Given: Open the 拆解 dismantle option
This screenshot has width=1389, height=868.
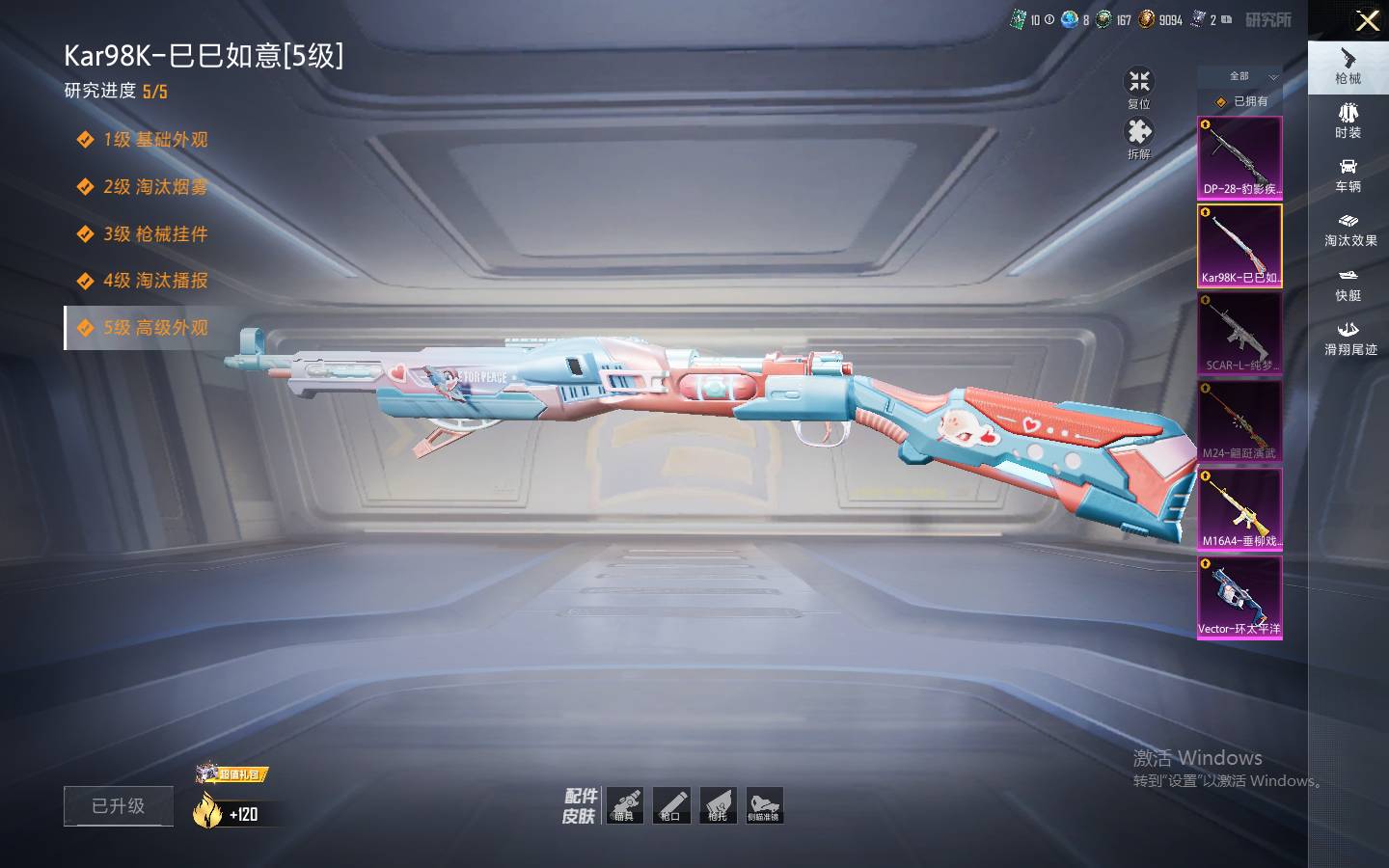Looking at the screenshot, I should (1139, 138).
